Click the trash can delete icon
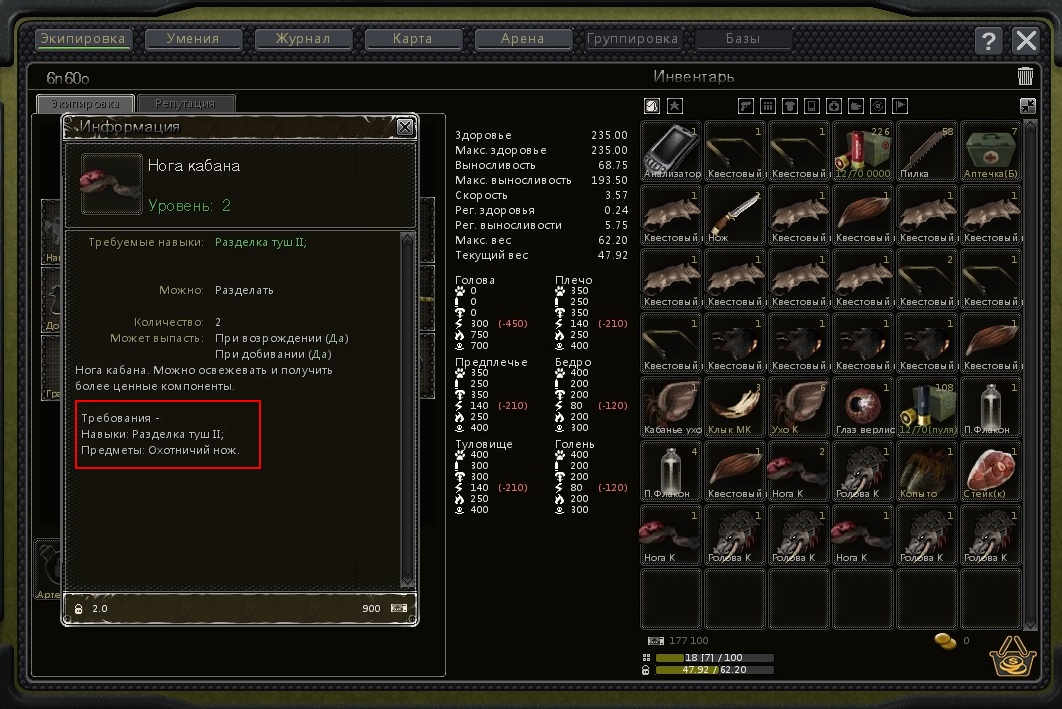 pos(1025,77)
